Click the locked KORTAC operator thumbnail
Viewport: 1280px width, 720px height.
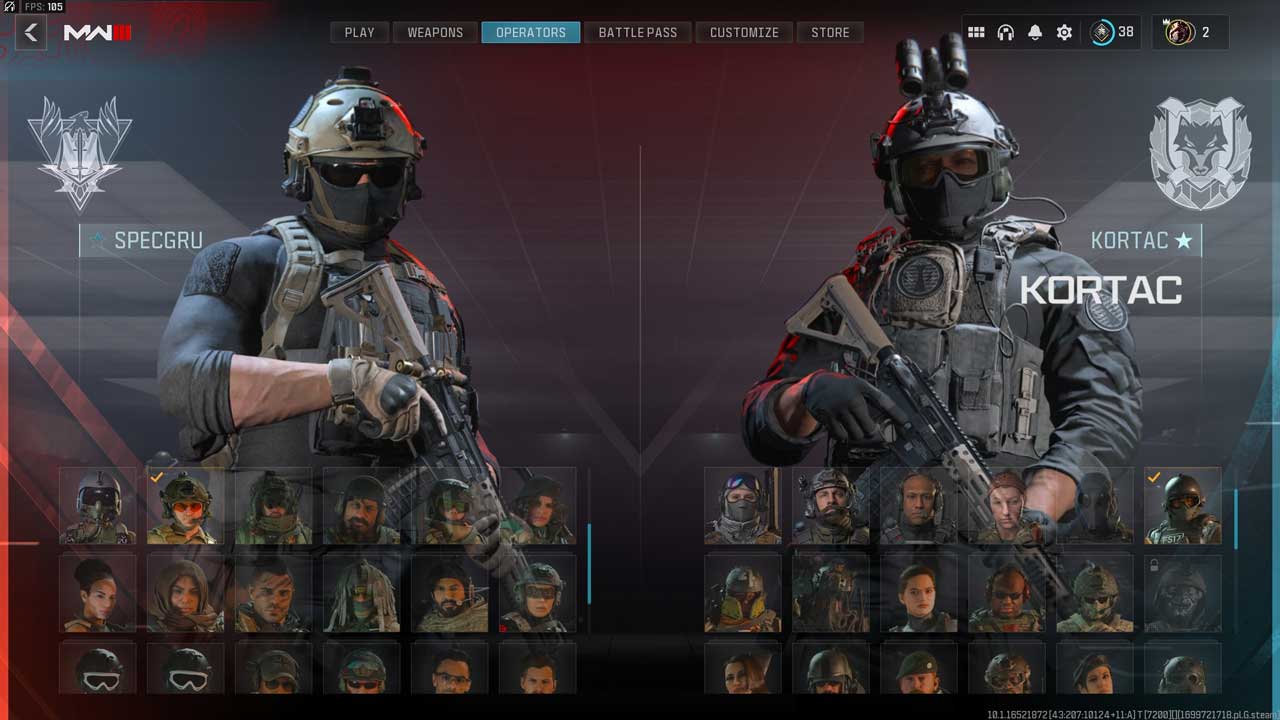(1183, 594)
